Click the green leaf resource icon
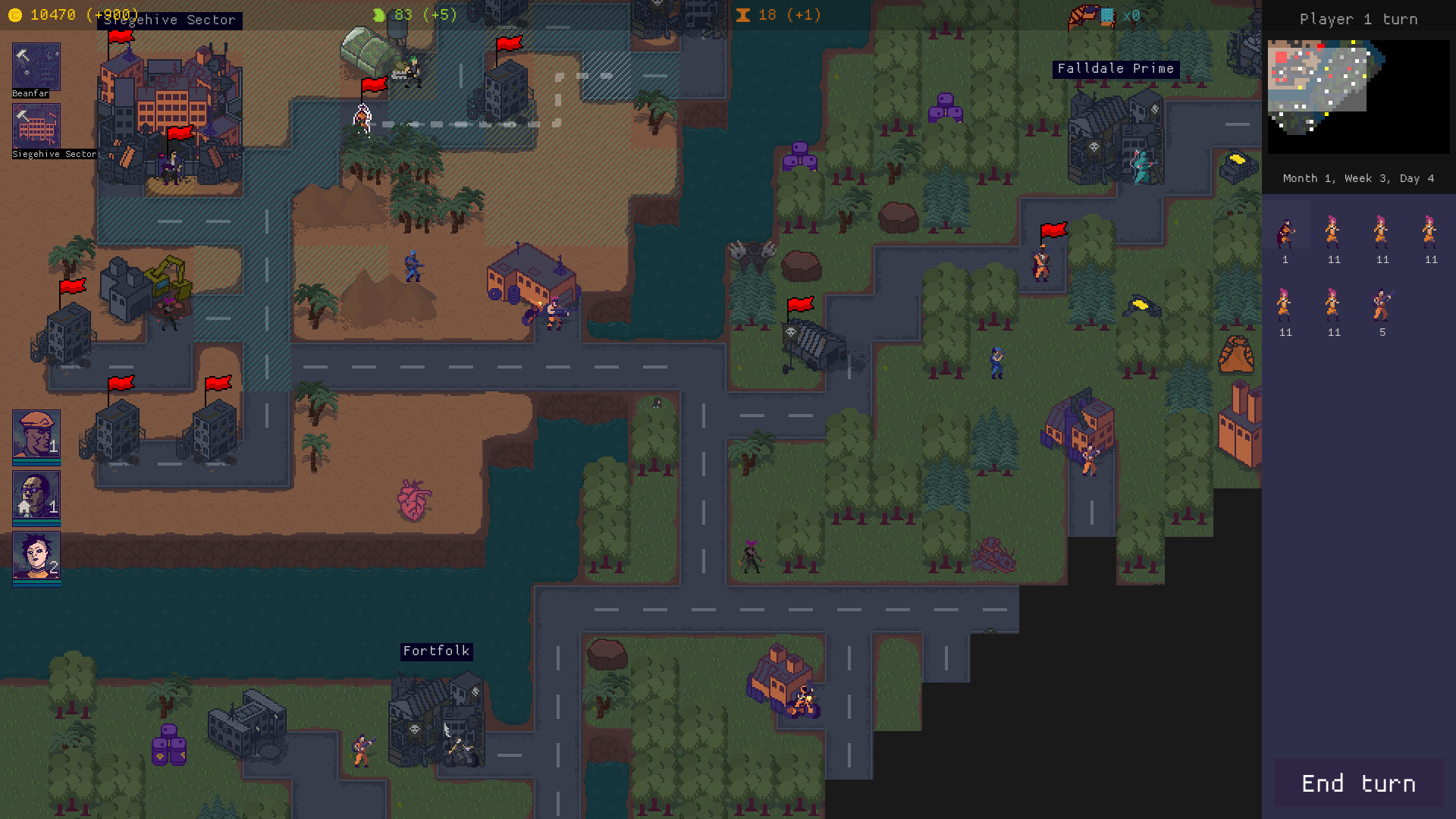 click(378, 14)
